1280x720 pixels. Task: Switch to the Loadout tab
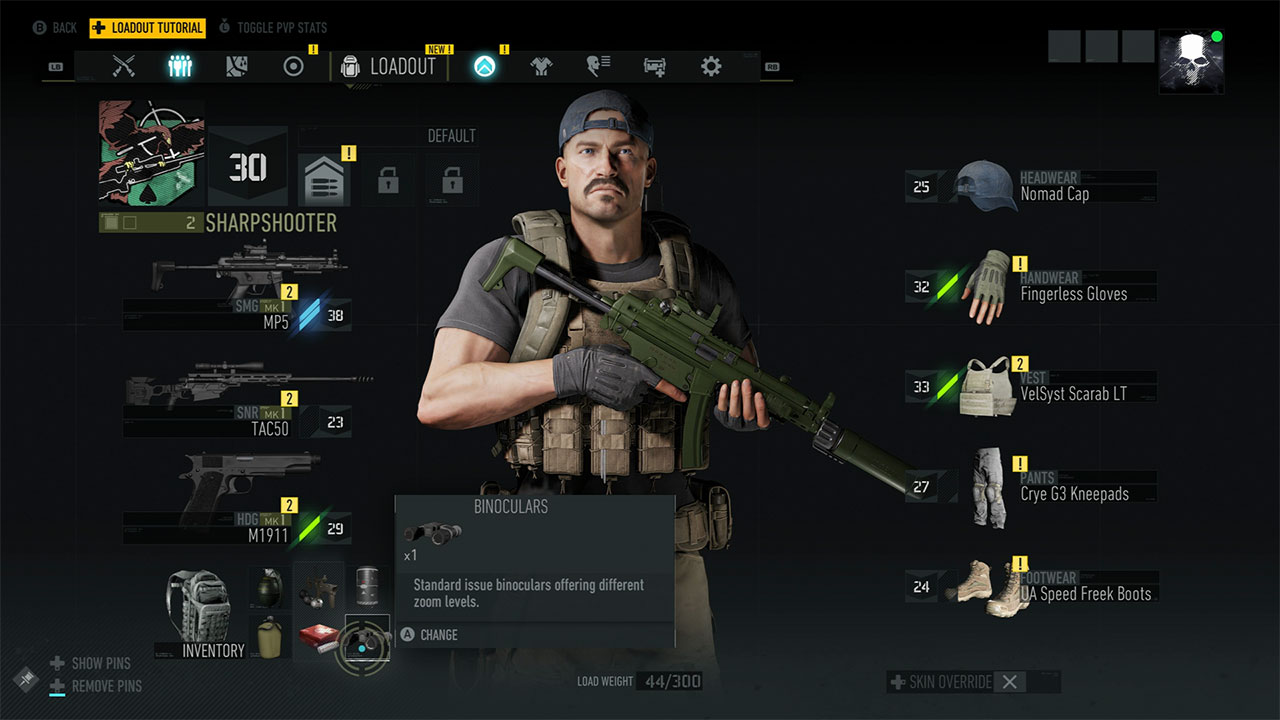[x=390, y=66]
